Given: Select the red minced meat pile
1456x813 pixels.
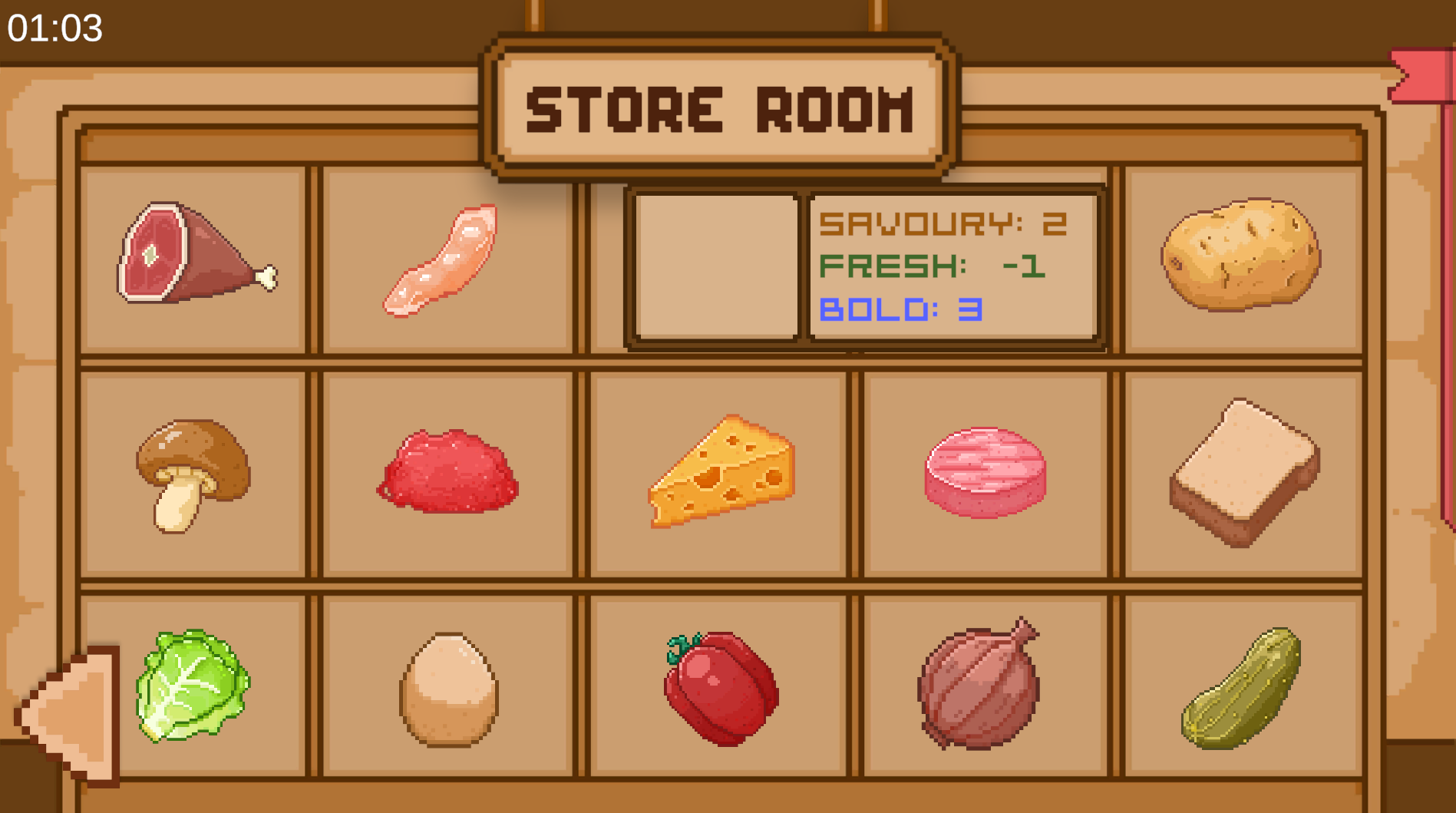Looking at the screenshot, I should [x=448, y=471].
